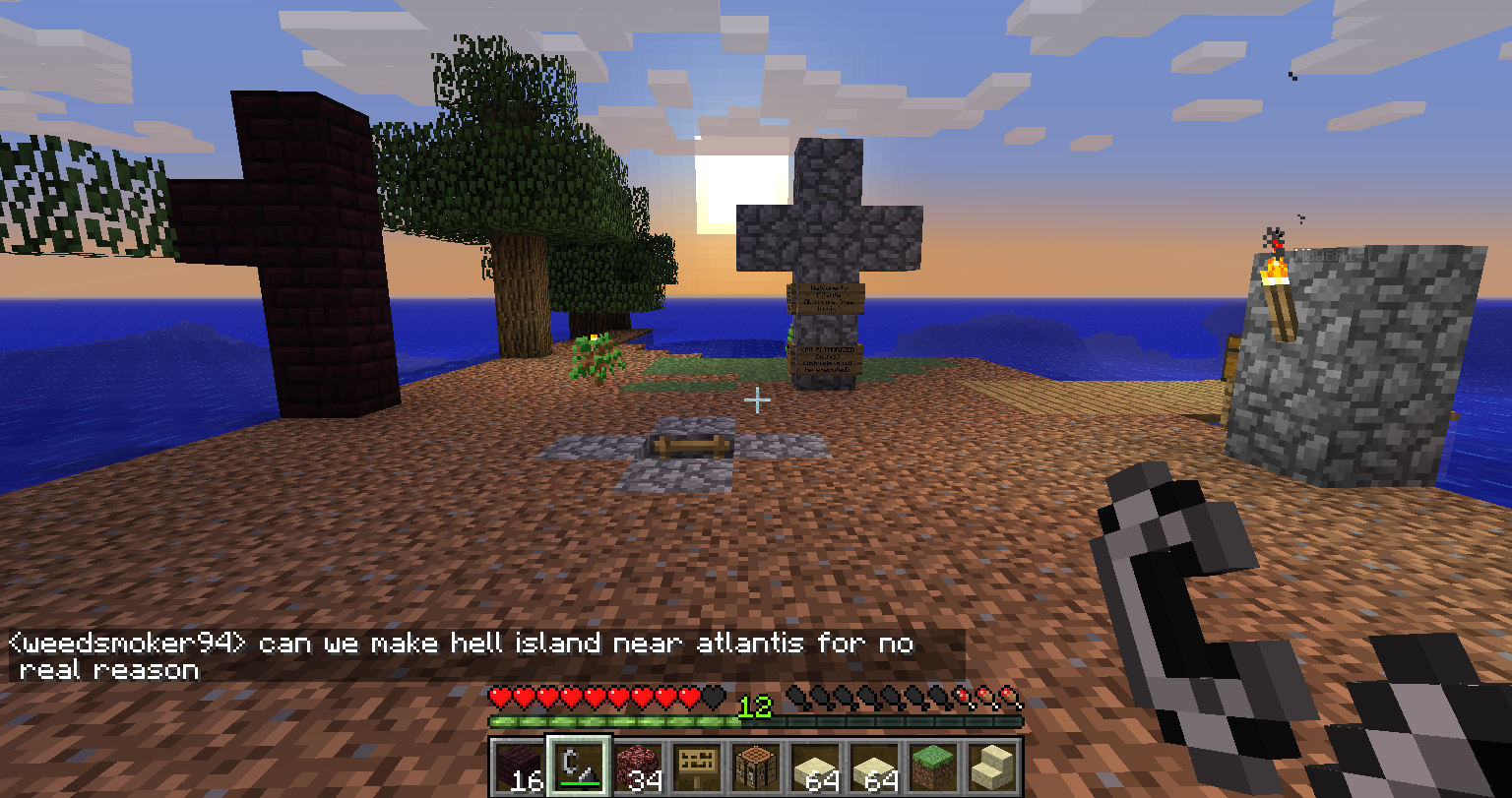Choose the sandstone stairs slot

(992, 767)
